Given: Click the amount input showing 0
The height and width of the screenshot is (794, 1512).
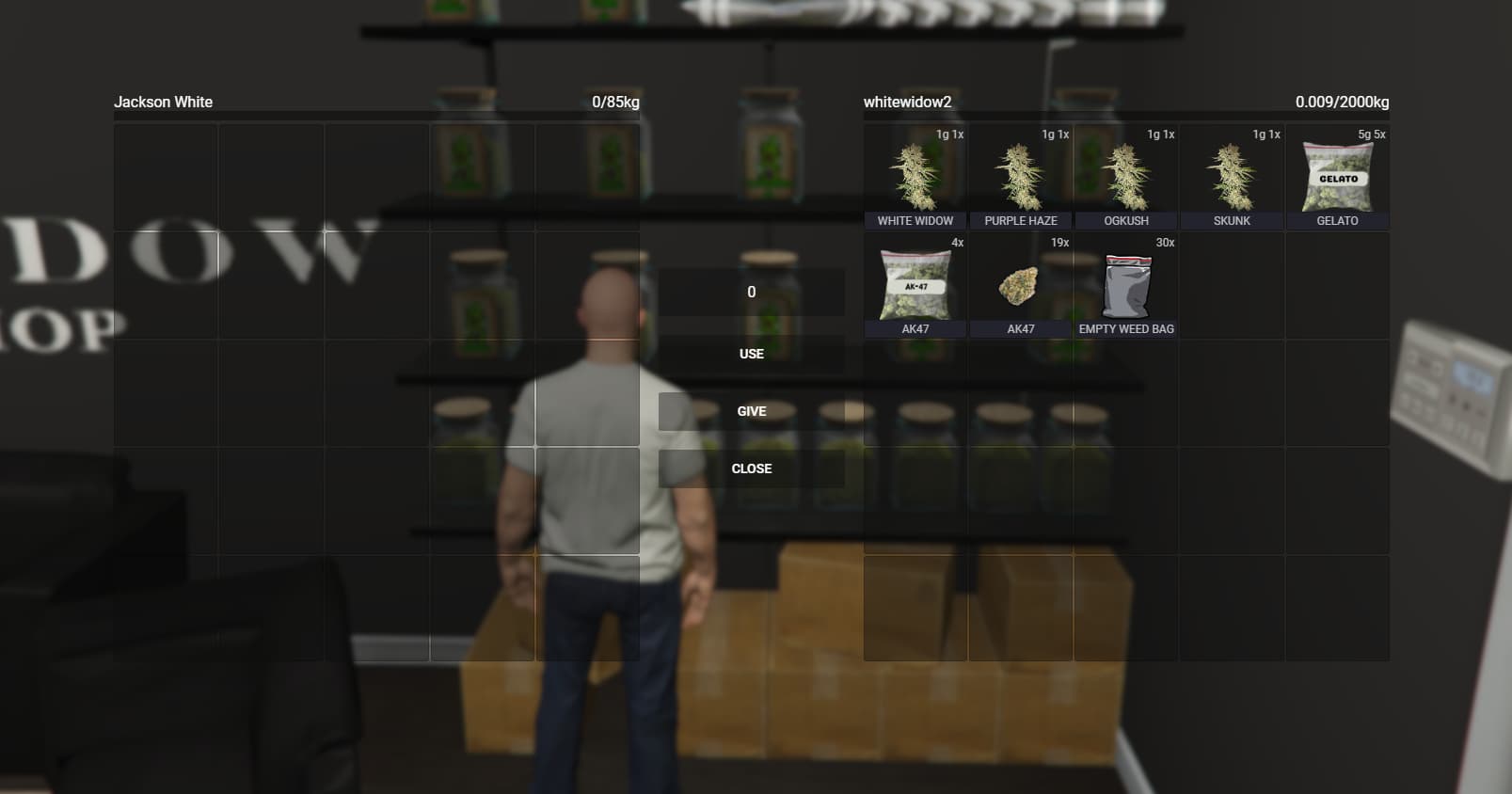Looking at the screenshot, I should click(x=751, y=292).
